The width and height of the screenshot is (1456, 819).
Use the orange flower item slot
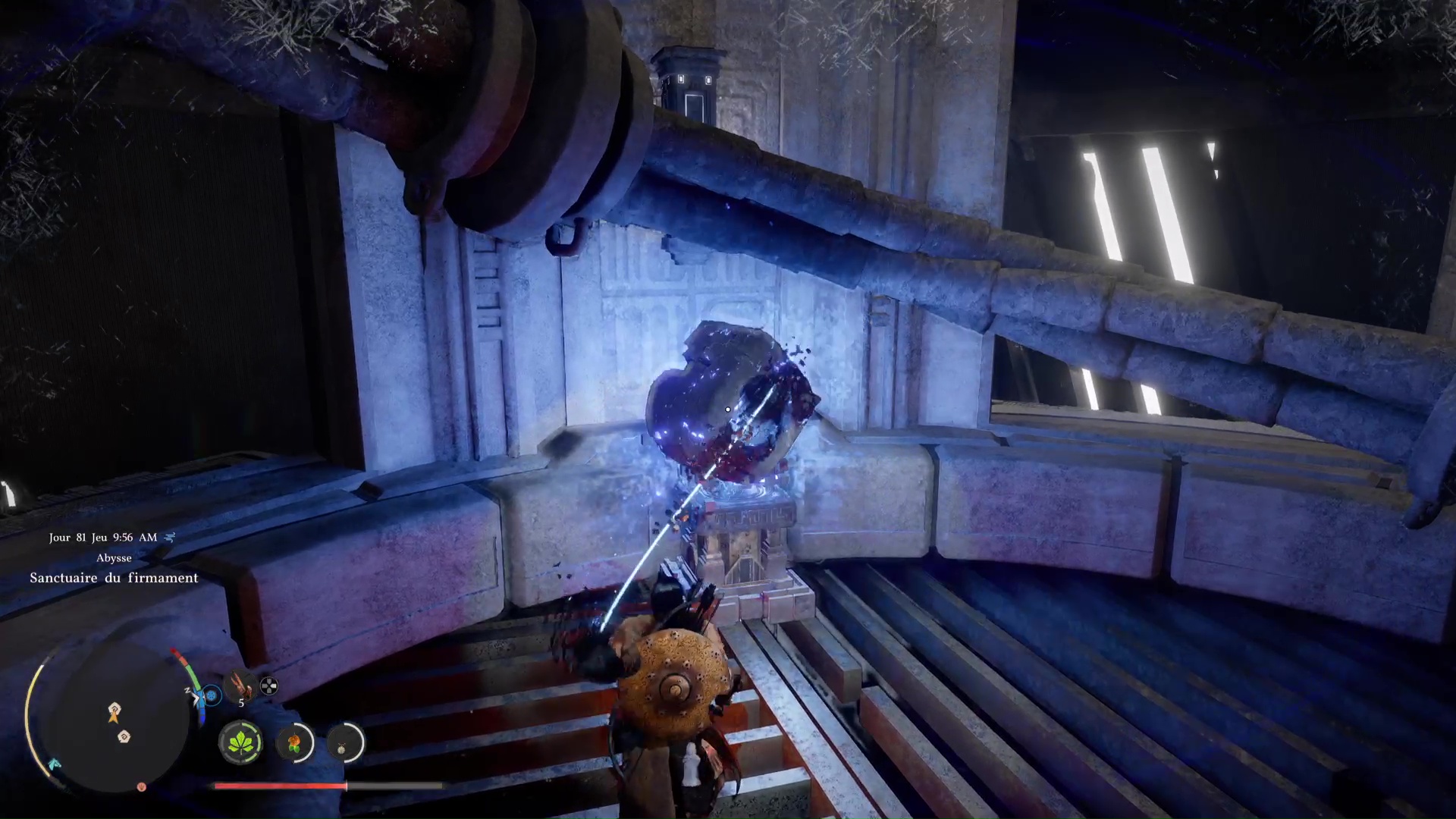point(294,742)
